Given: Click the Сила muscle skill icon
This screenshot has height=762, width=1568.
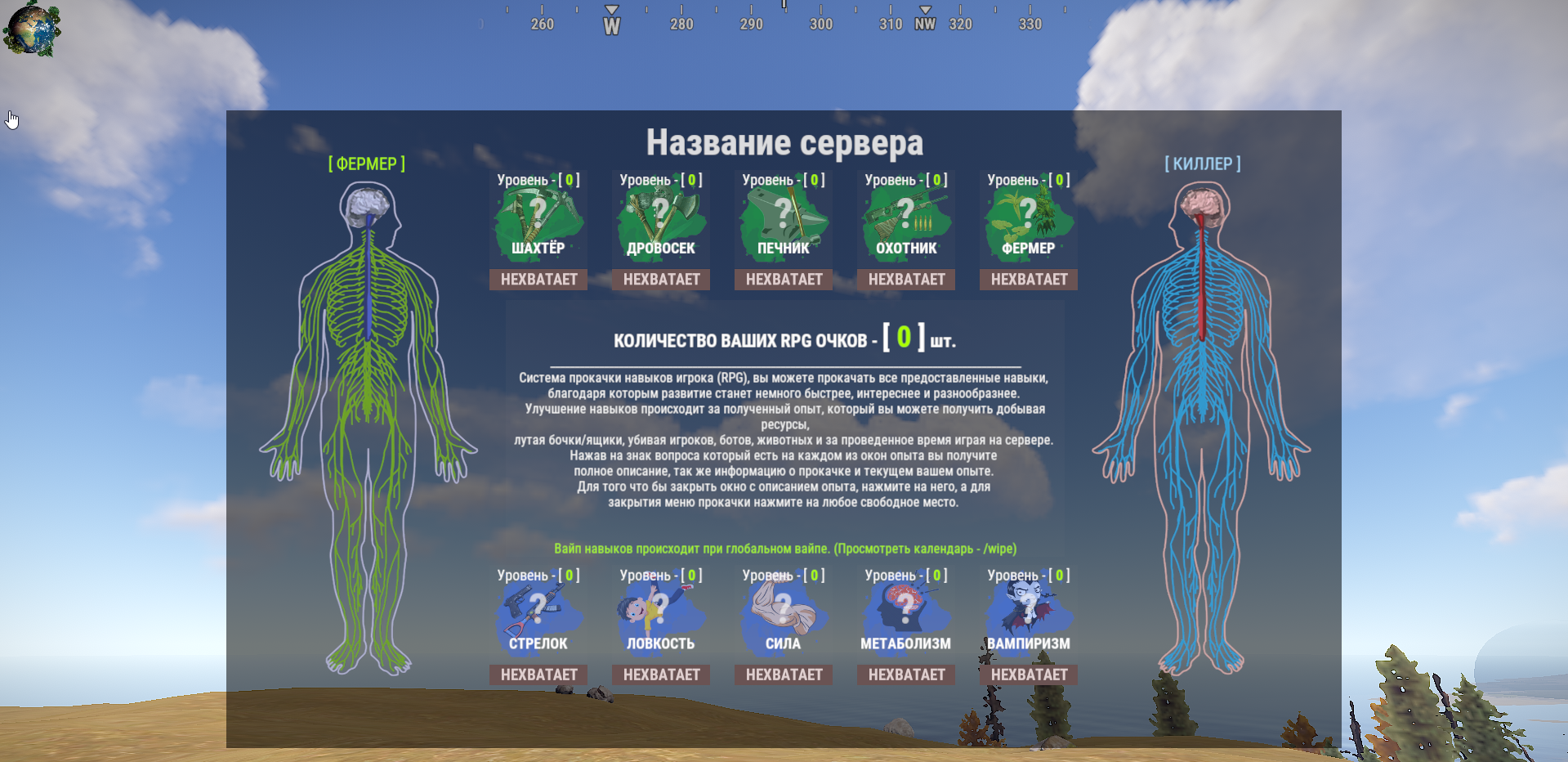Looking at the screenshot, I should (x=783, y=607).
